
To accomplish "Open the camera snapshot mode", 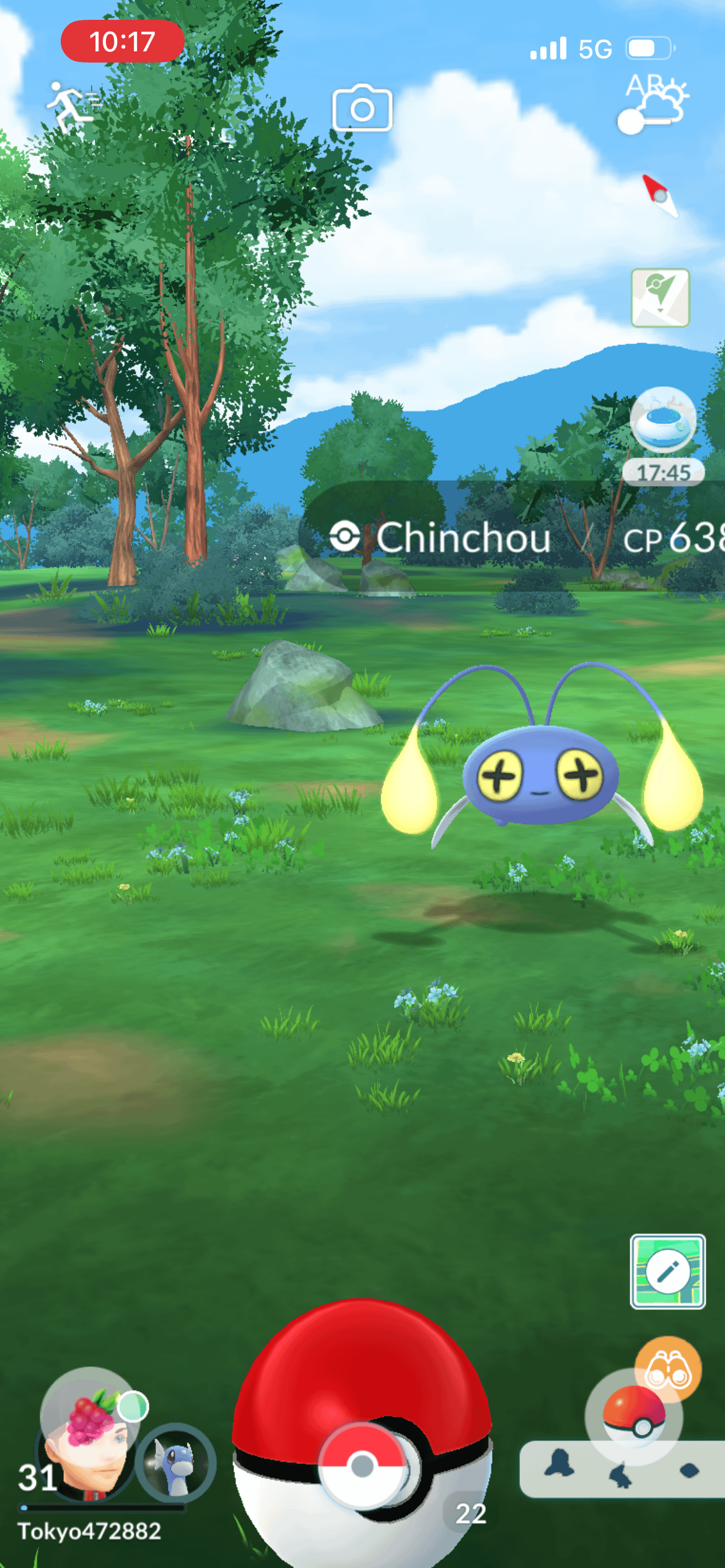I will (x=362, y=109).
